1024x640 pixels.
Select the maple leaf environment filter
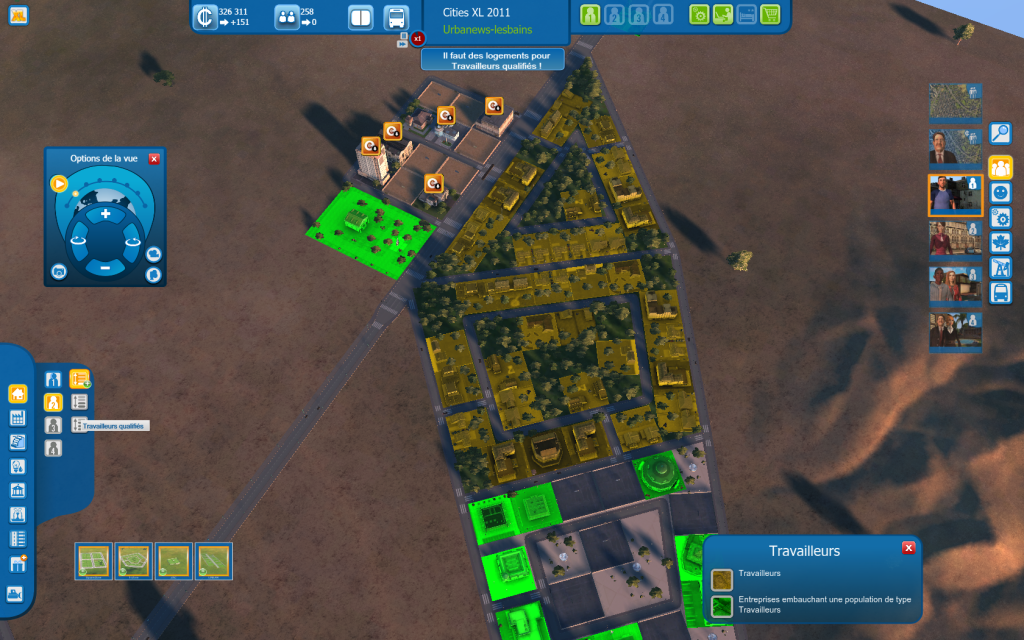(x=1000, y=242)
